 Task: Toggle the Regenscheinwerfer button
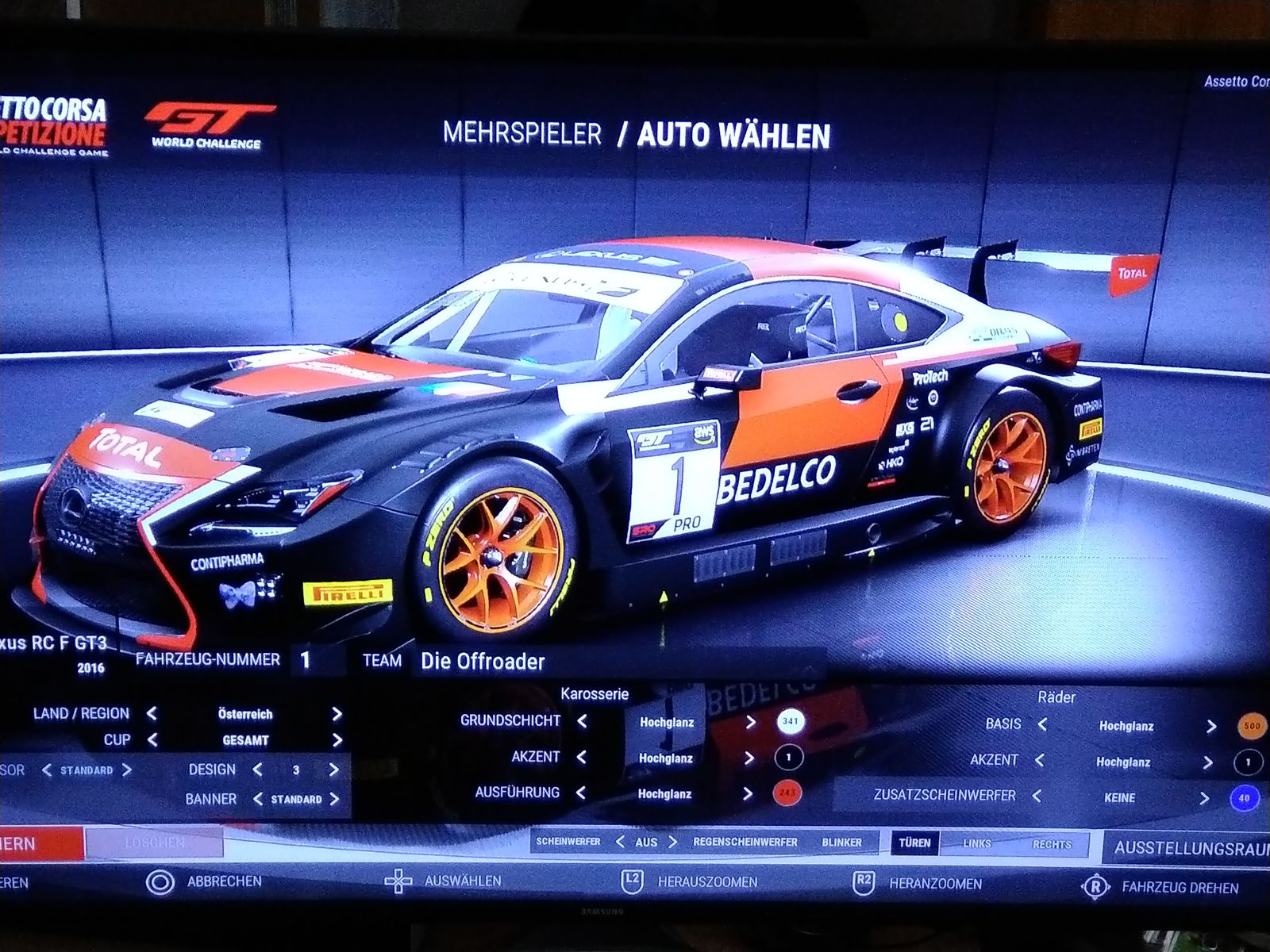tap(745, 842)
